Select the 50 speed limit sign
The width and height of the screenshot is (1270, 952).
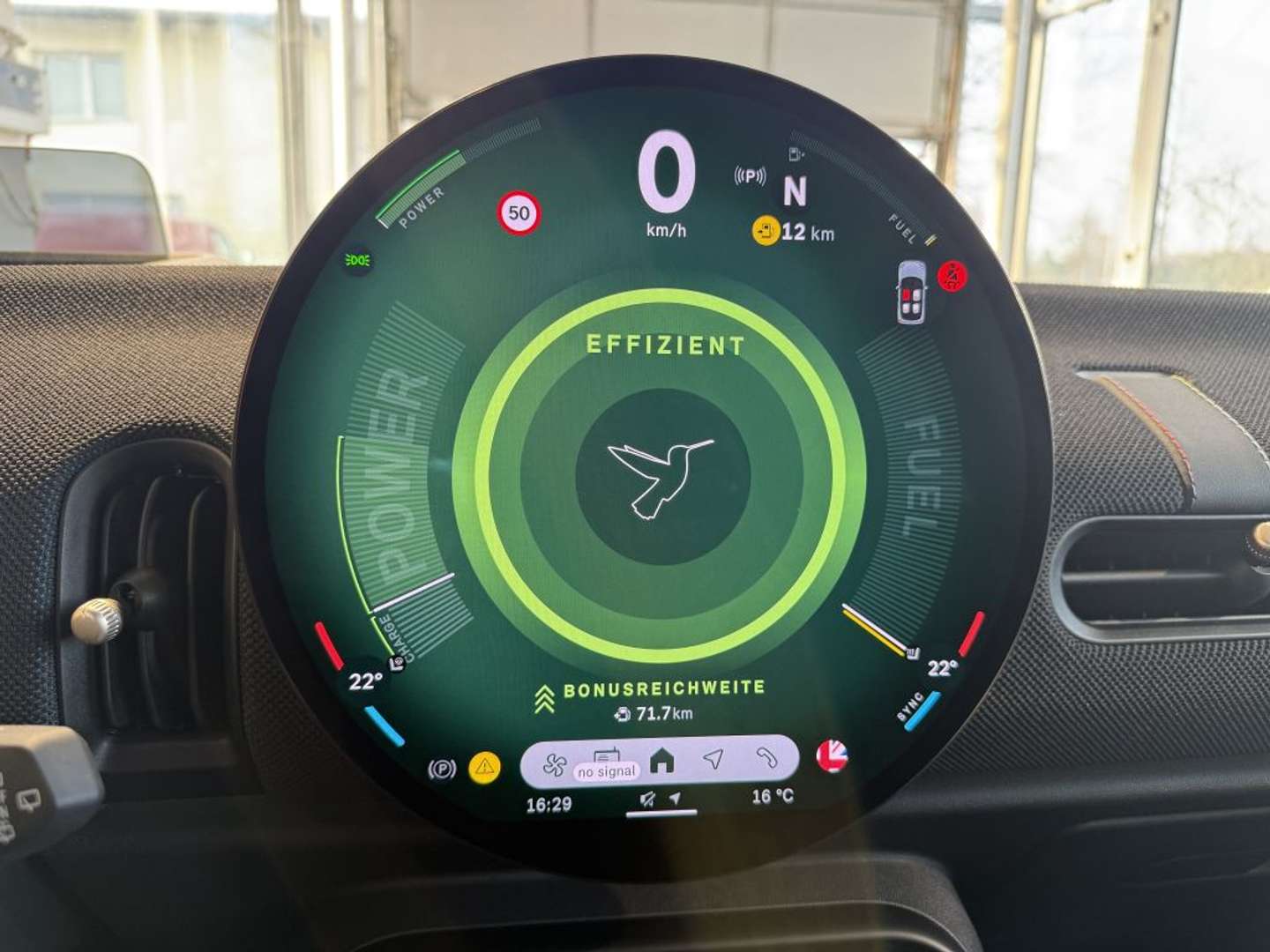point(519,213)
